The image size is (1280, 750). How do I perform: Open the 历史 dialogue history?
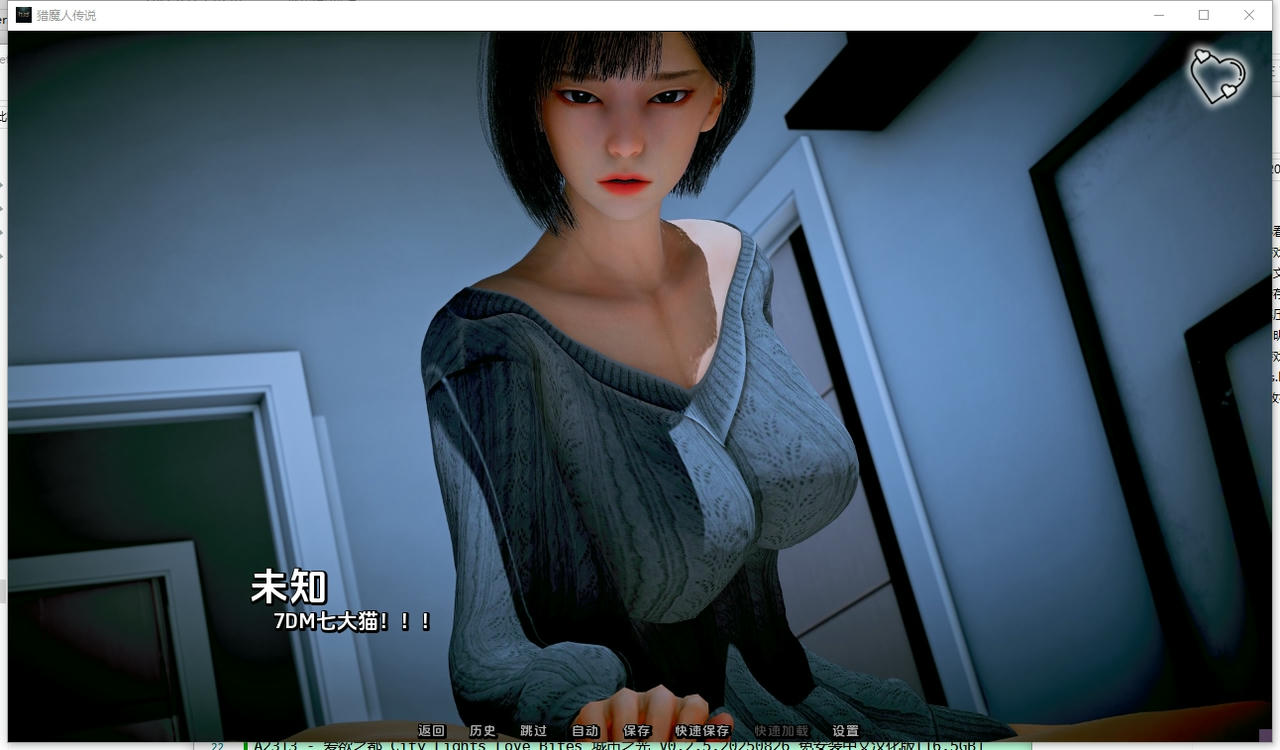[482, 731]
